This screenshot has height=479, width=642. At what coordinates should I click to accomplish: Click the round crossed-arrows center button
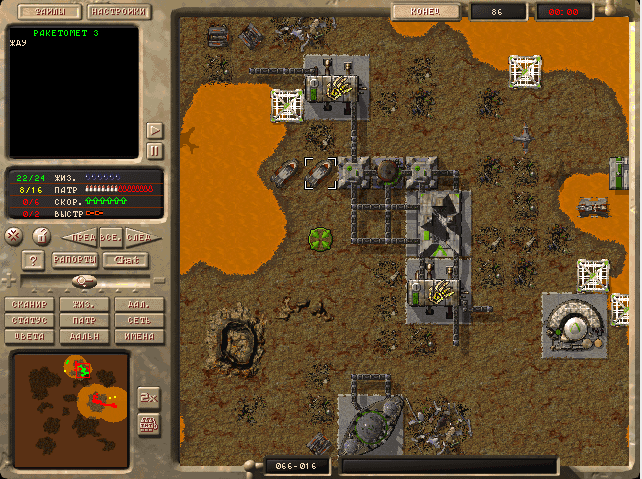click(14, 236)
